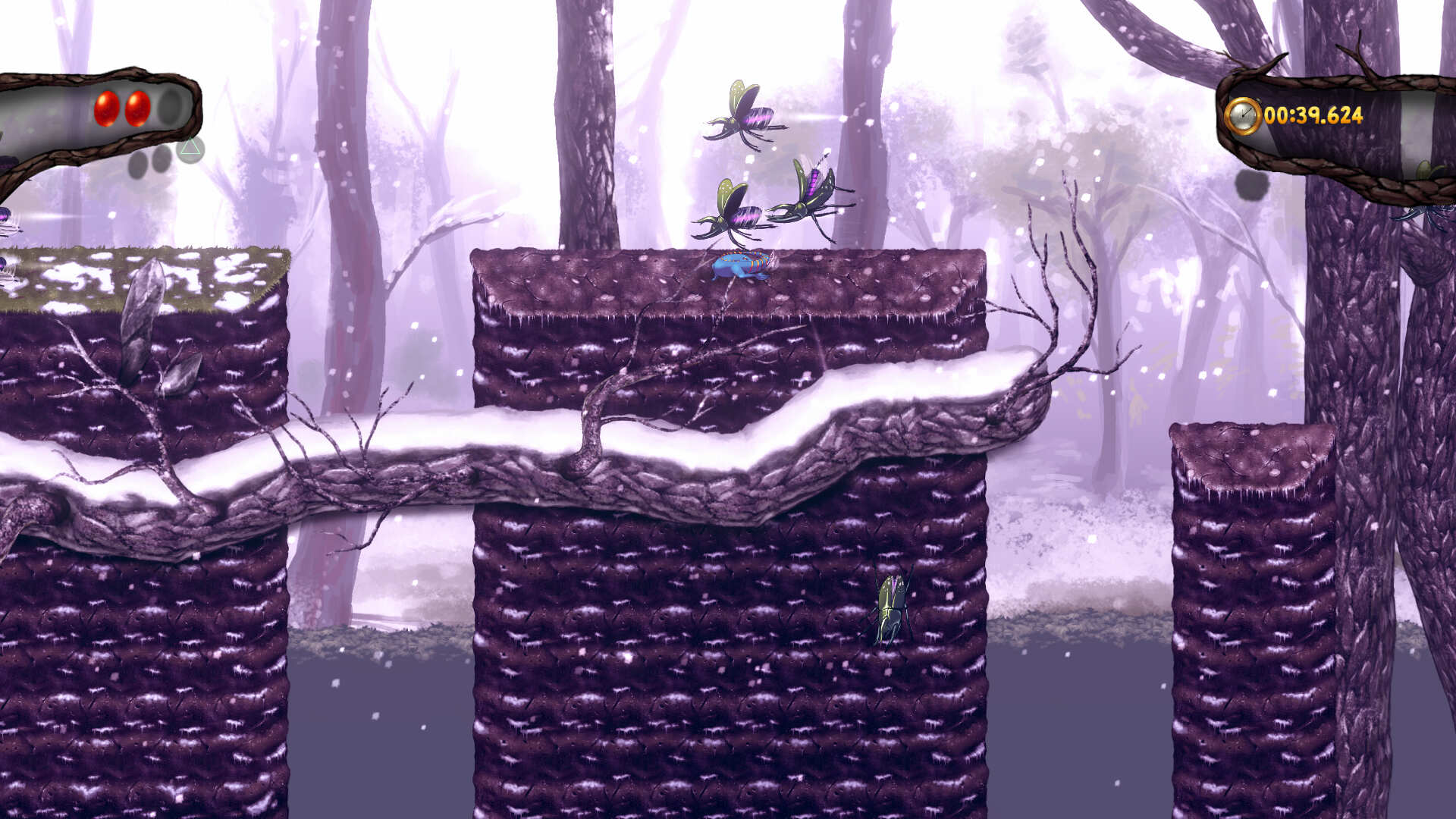Select the empty gray egg slot
The image size is (1456, 819).
pyautogui.click(x=170, y=108)
